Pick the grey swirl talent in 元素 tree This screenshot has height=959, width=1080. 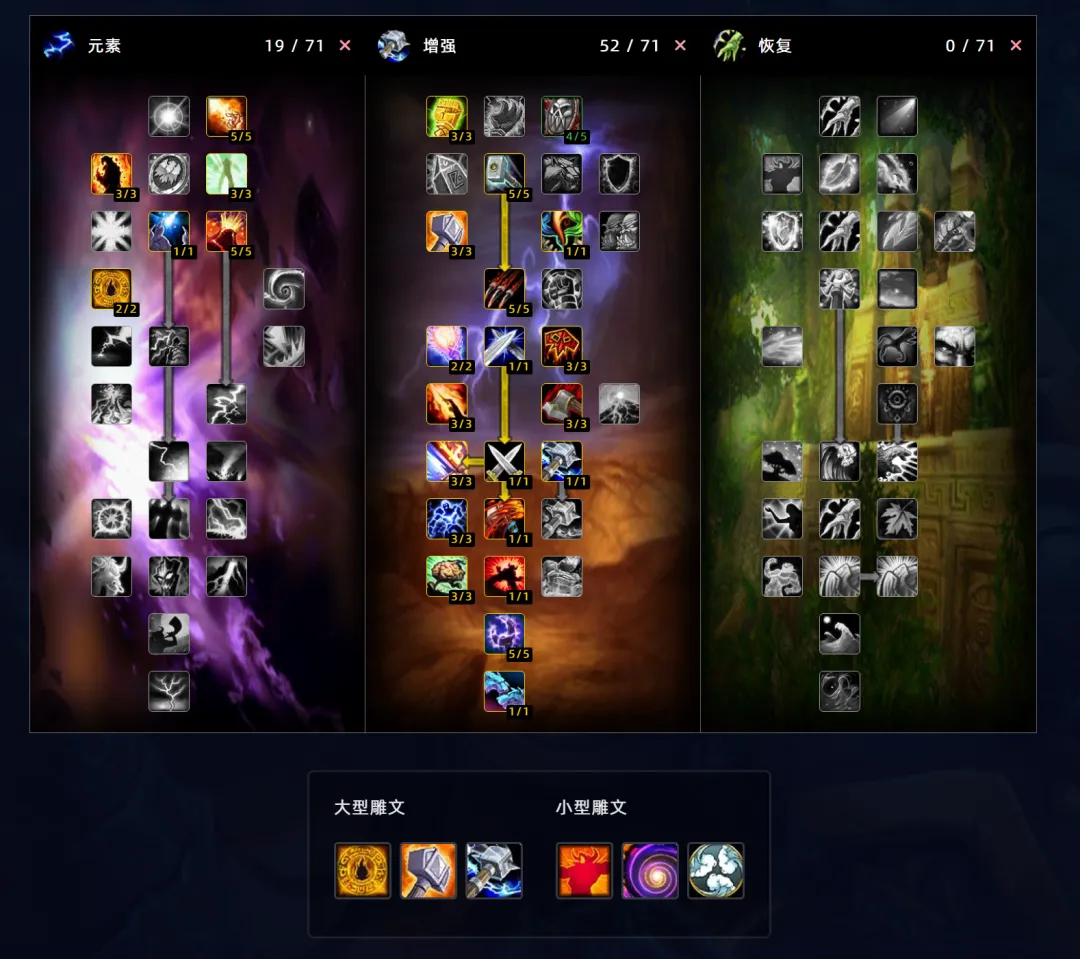coord(284,289)
